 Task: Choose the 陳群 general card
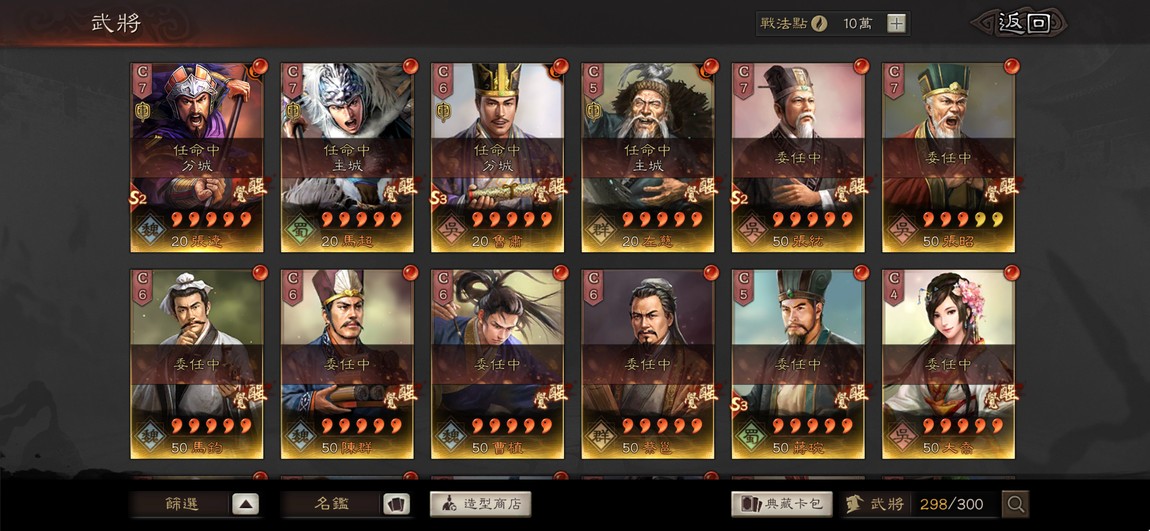click(347, 363)
